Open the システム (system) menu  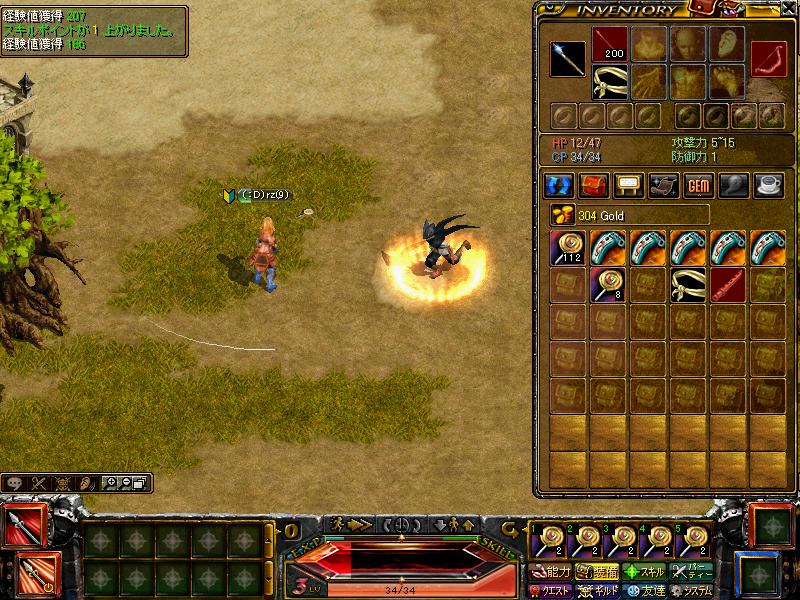(x=692, y=591)
